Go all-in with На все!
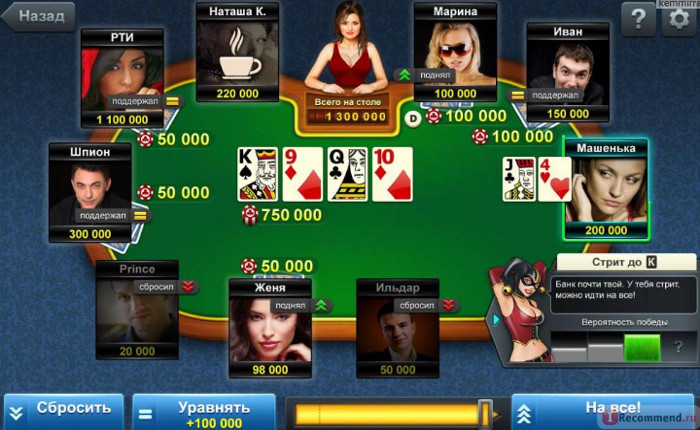Screen dimensions: 700x430 click(603, 410)
